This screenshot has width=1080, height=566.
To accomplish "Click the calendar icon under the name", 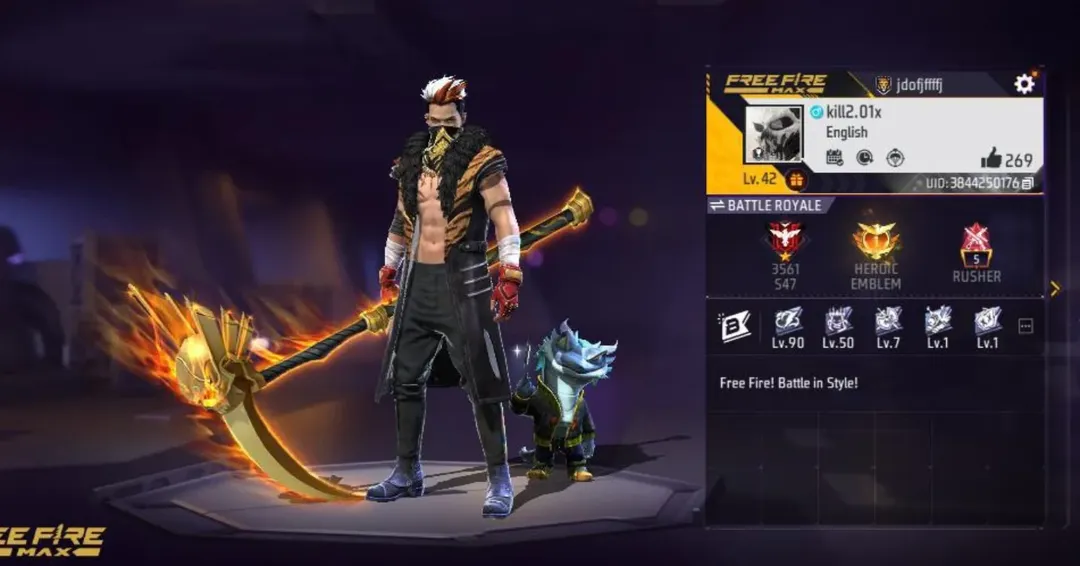I will tap(834, 157).
